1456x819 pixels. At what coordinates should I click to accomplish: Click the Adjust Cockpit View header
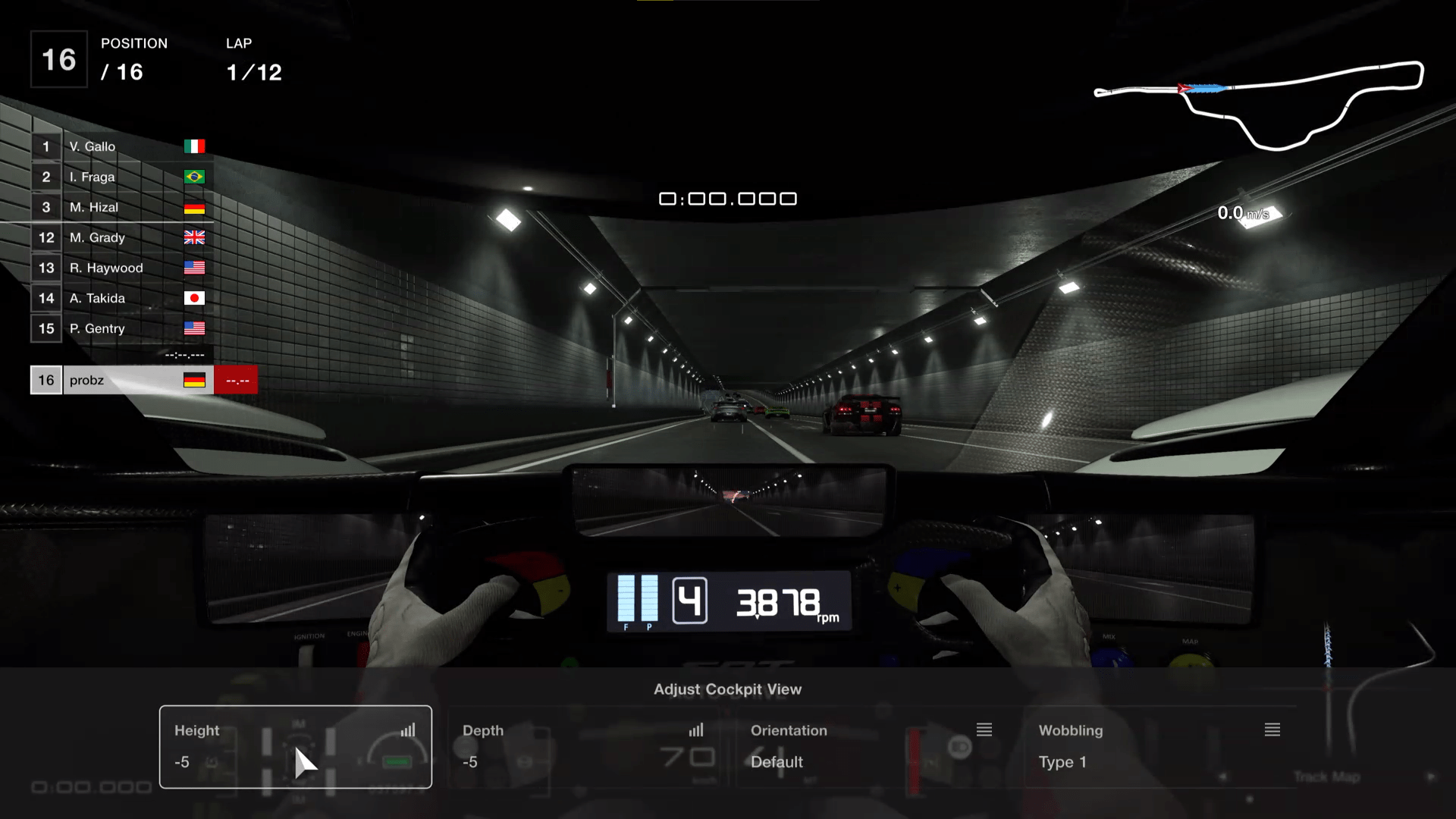728,689
